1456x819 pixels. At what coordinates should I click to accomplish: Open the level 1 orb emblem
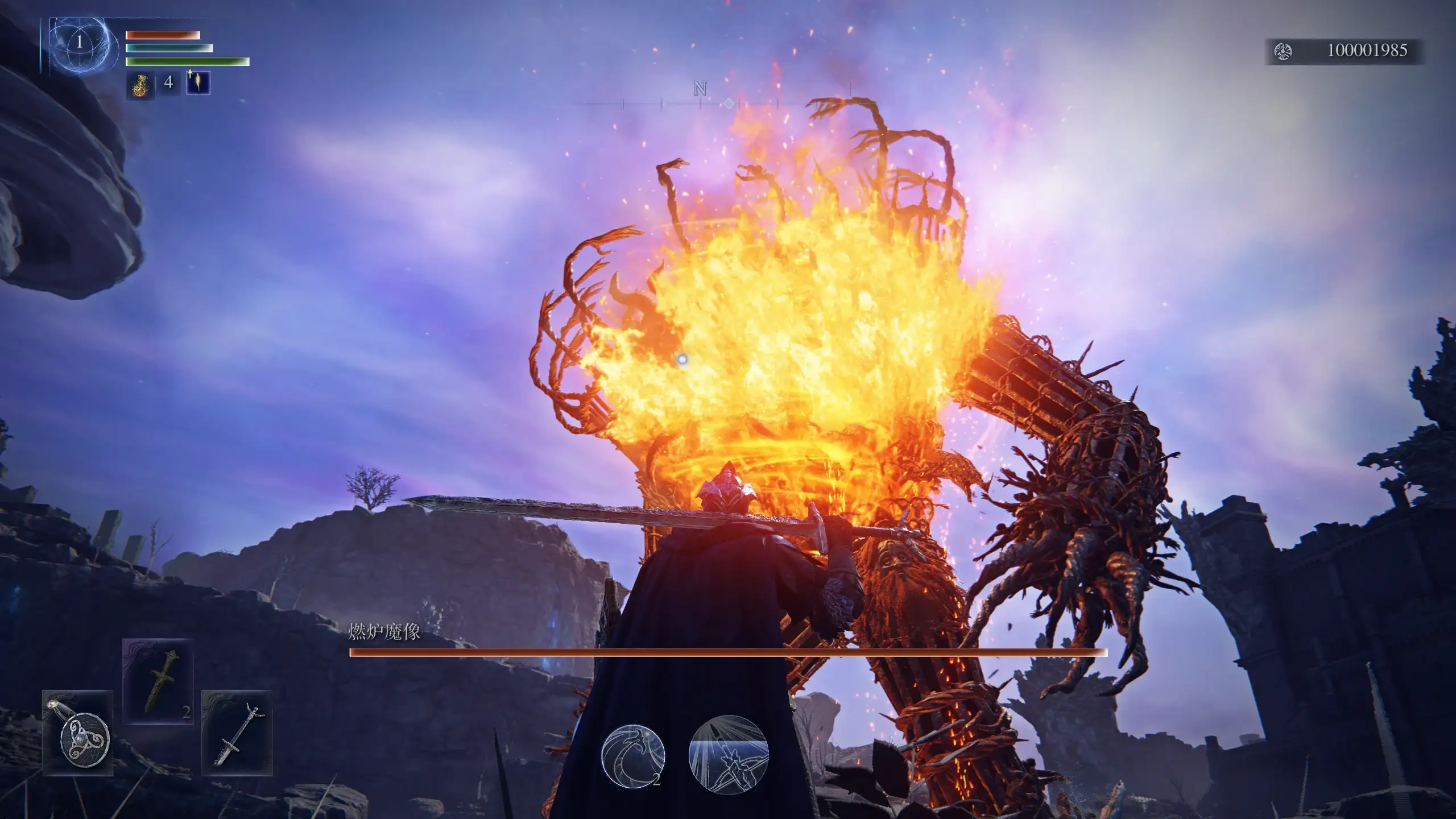pos(80,42)
